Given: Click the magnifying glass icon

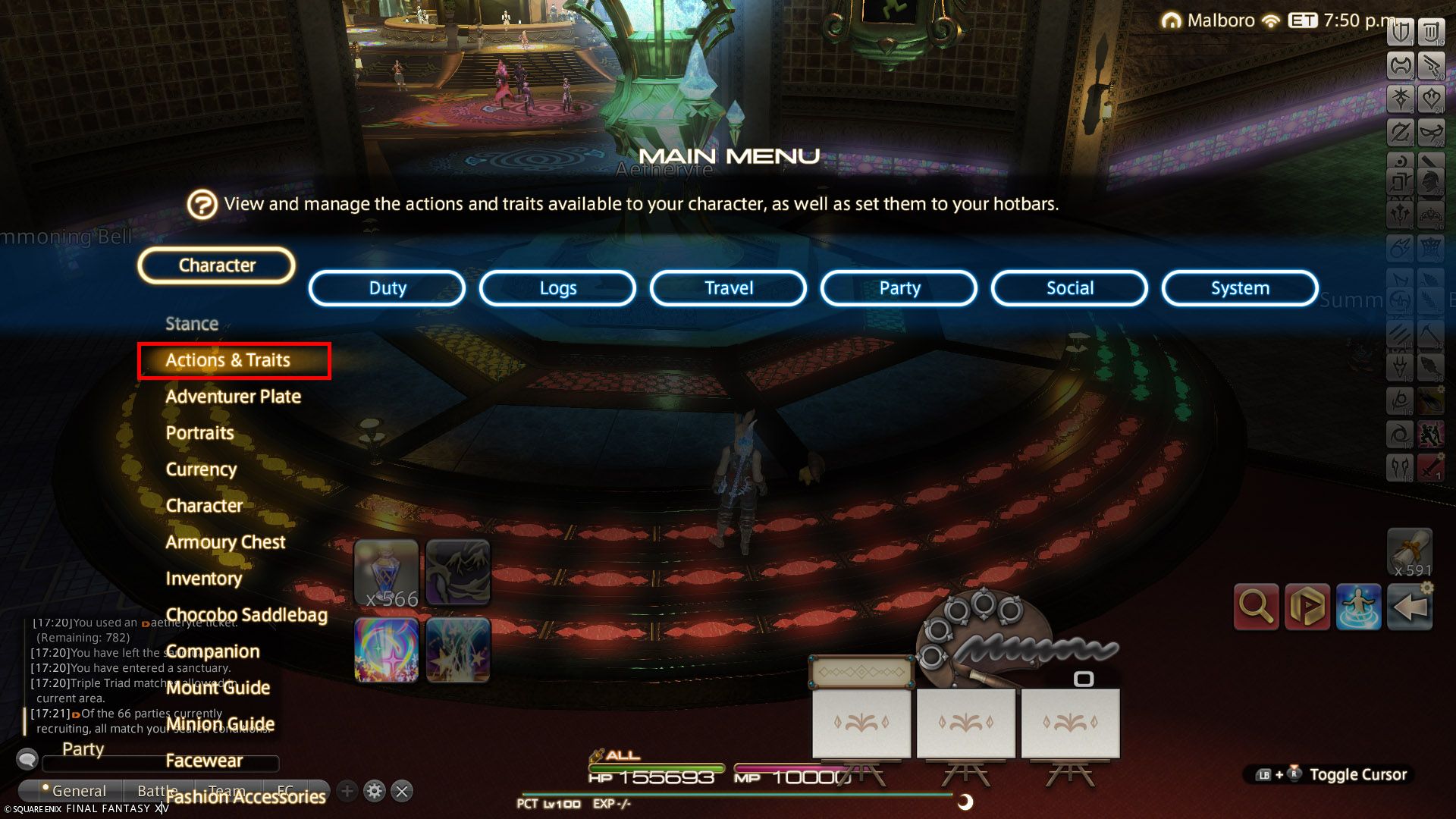Looking at the screenshot, I should coord(1256,607).
